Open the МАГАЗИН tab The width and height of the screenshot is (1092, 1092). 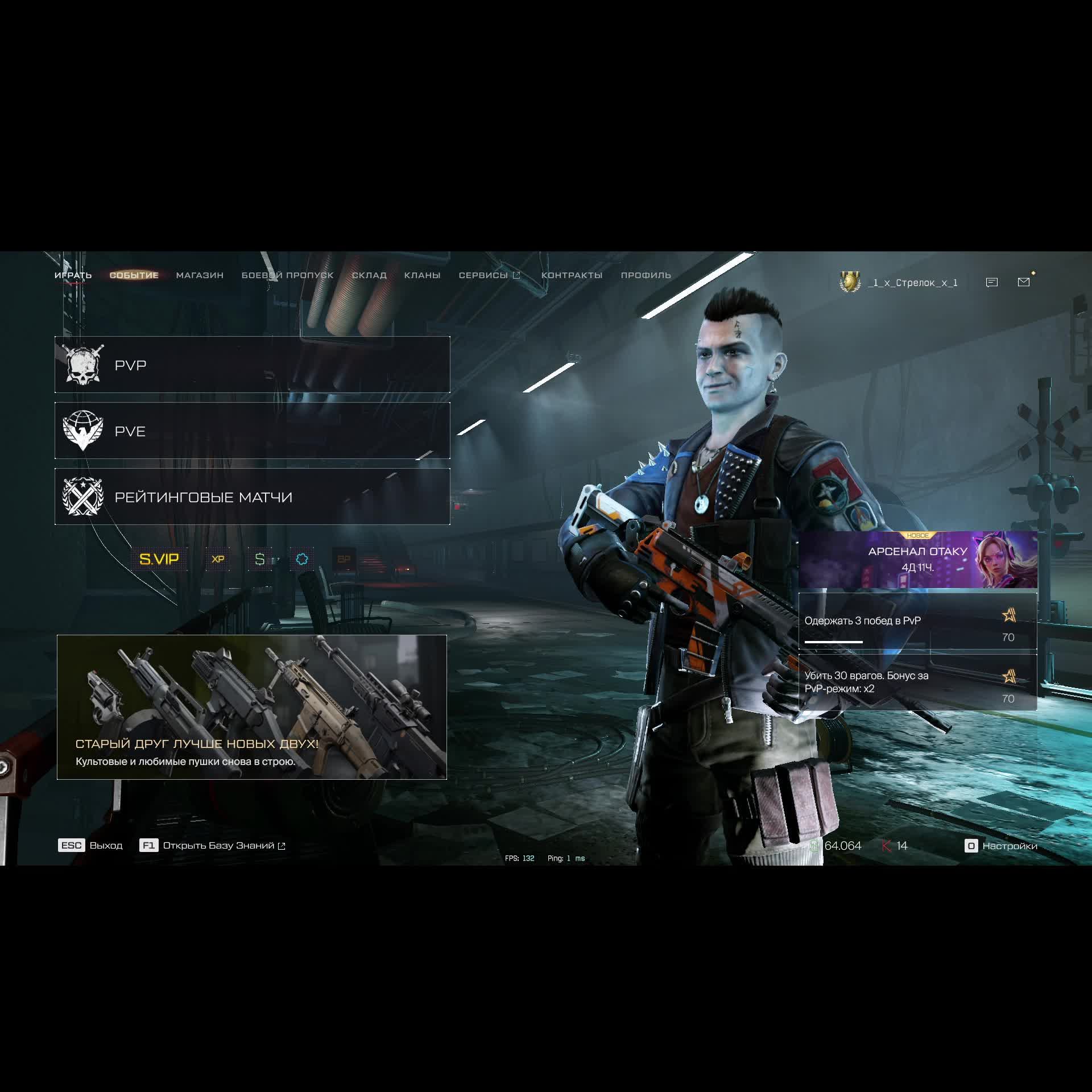tap(200, 275)
